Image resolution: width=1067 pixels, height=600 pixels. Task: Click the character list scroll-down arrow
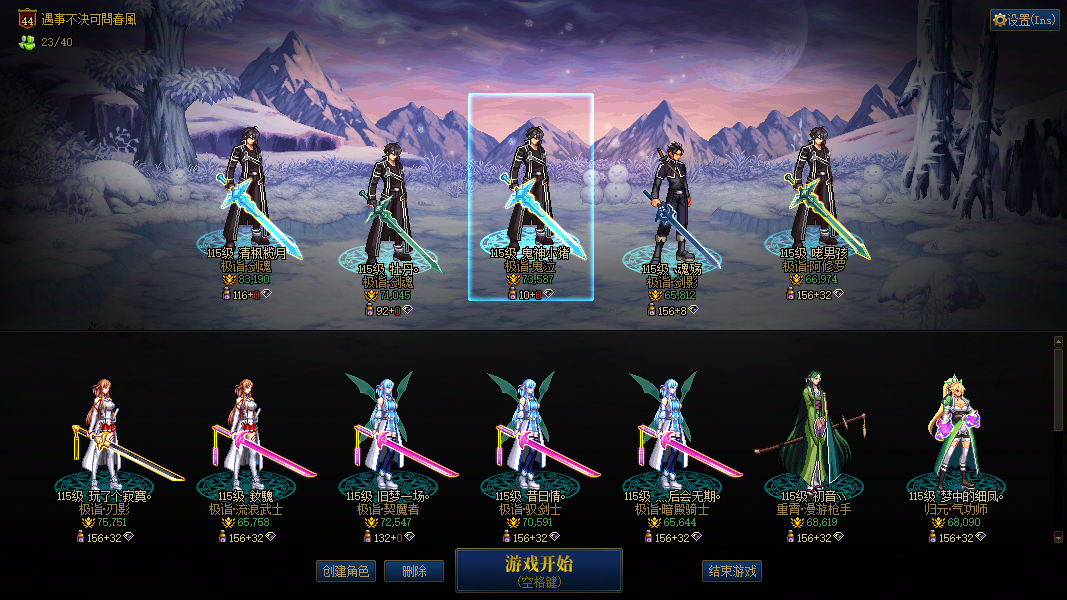pos(1059,537)
